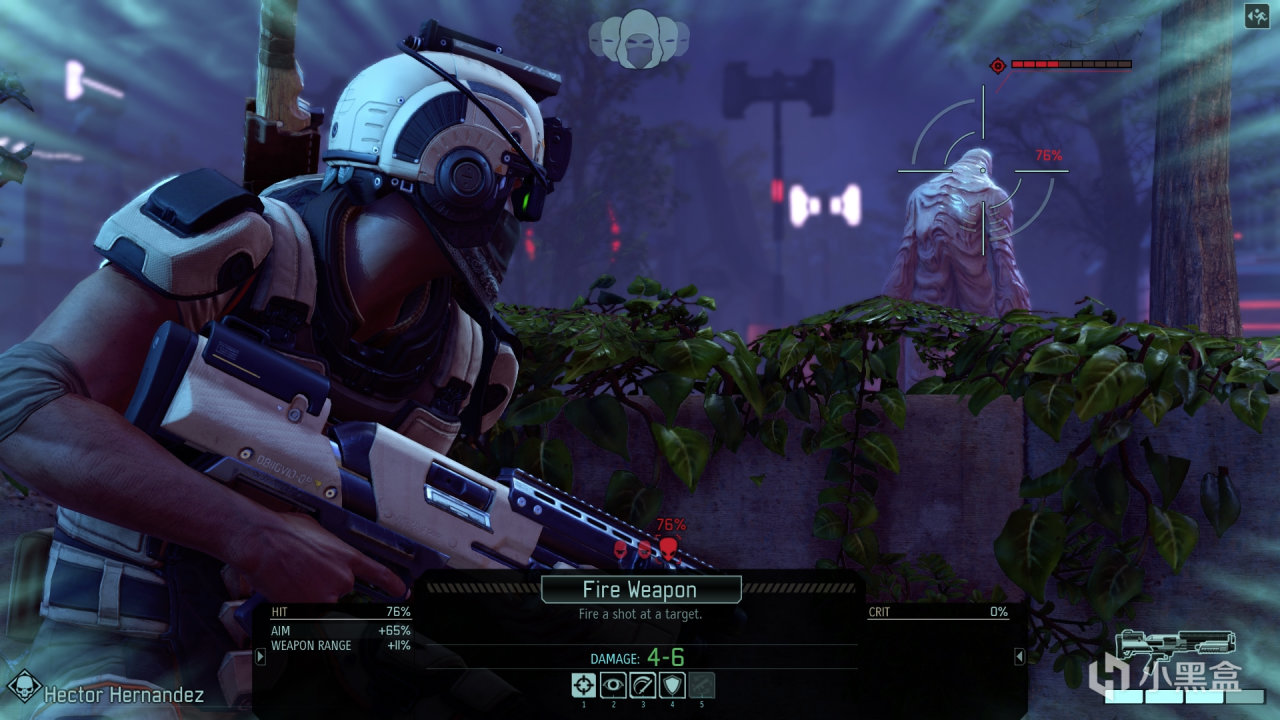This screenshot has width=1280, height=720.
Task: Choose the sword slash ability icon
Action: 642,685
